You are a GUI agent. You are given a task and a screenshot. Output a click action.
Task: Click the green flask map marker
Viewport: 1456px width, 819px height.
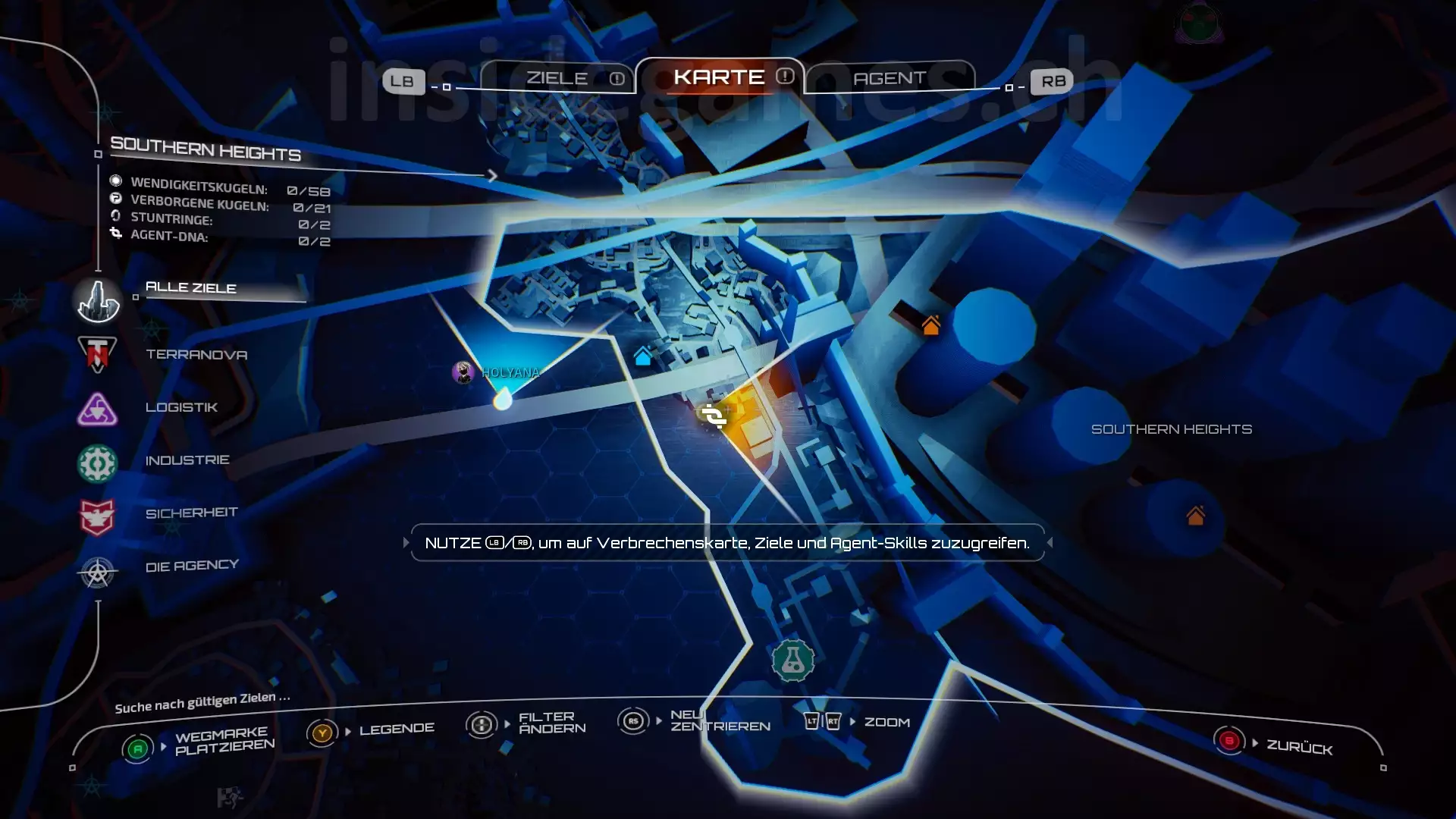(792, 661)
